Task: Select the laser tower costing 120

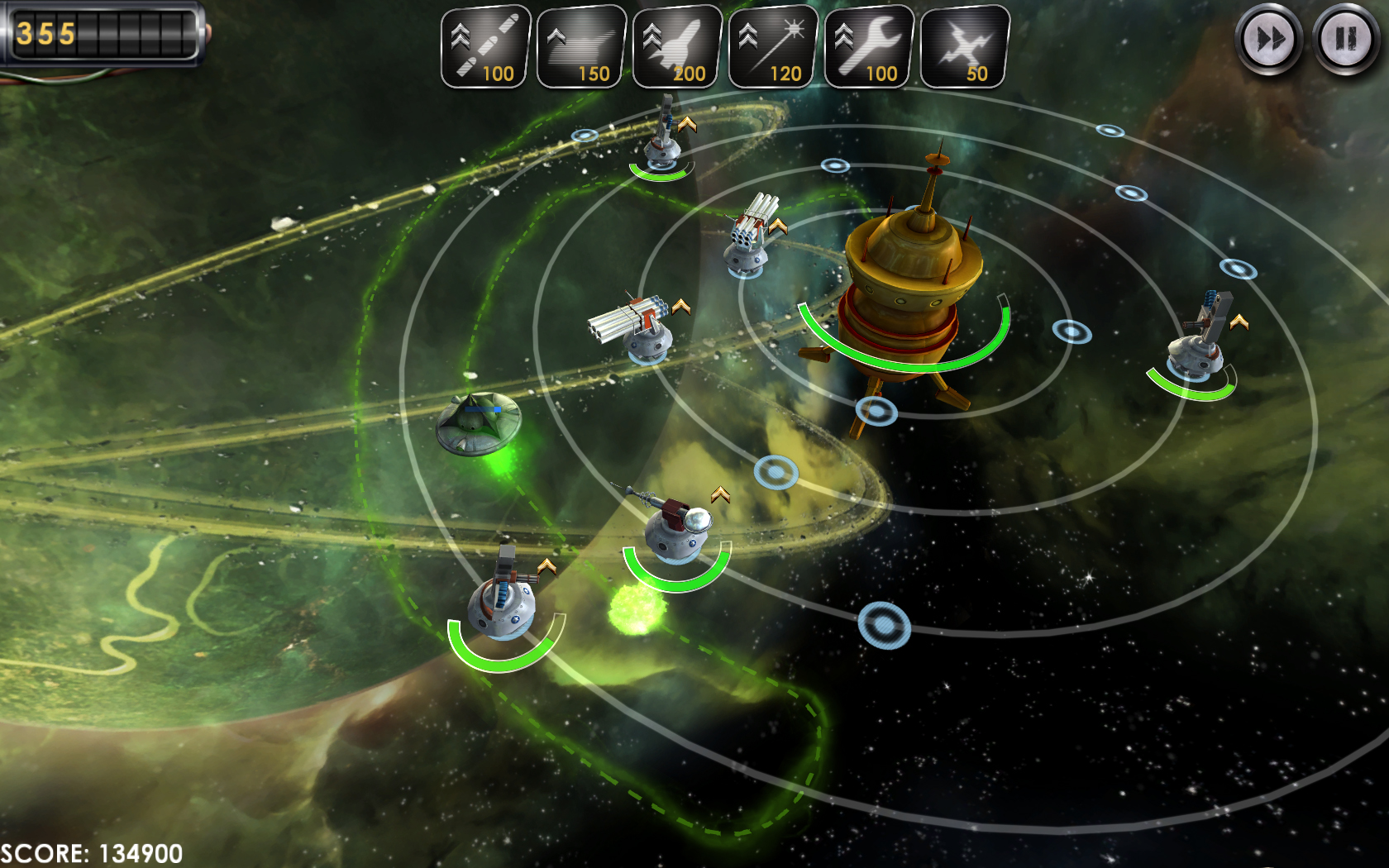Action: [x=773, y=46]
